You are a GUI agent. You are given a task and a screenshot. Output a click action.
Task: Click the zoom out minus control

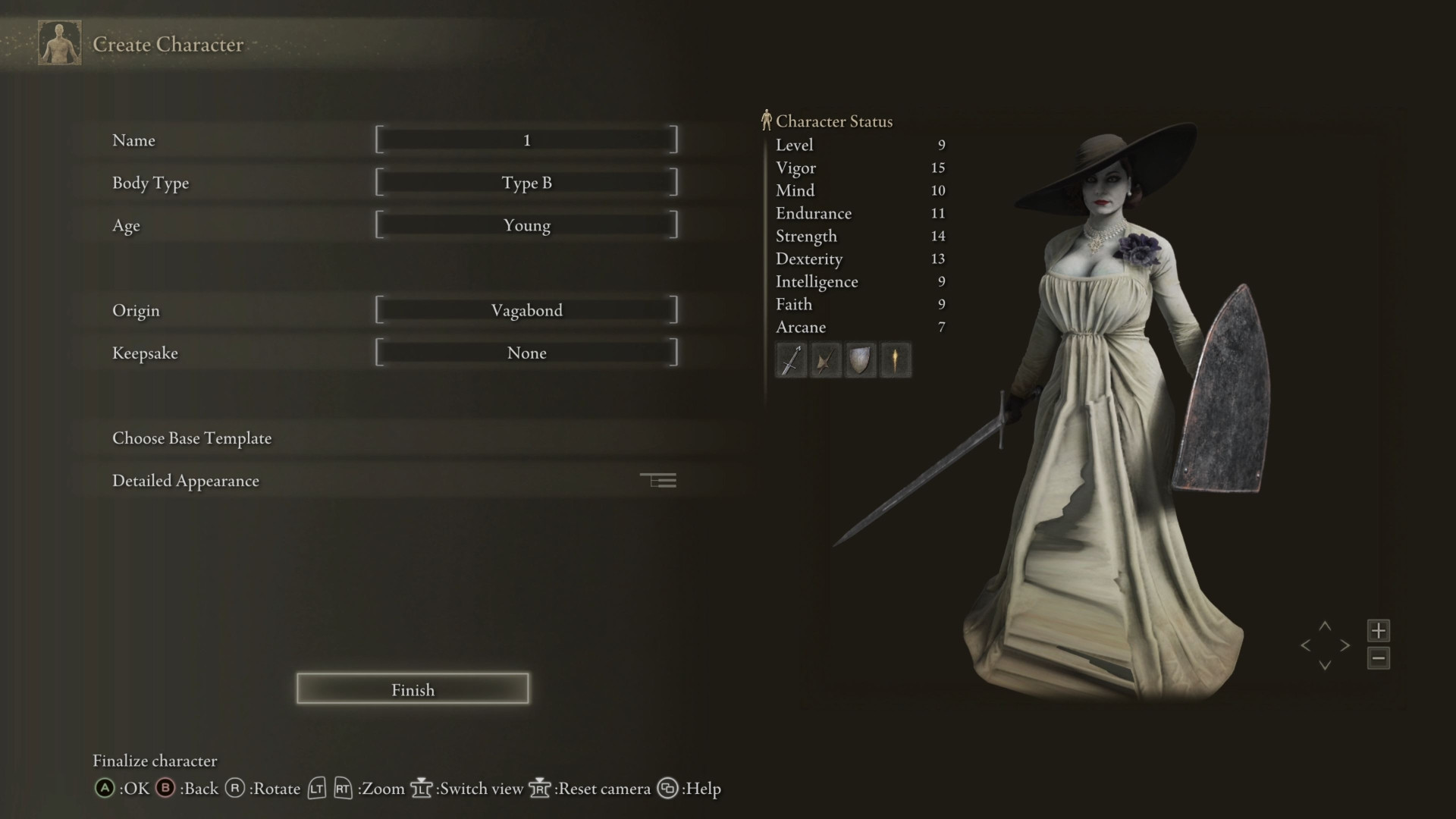pos(1379,657)
